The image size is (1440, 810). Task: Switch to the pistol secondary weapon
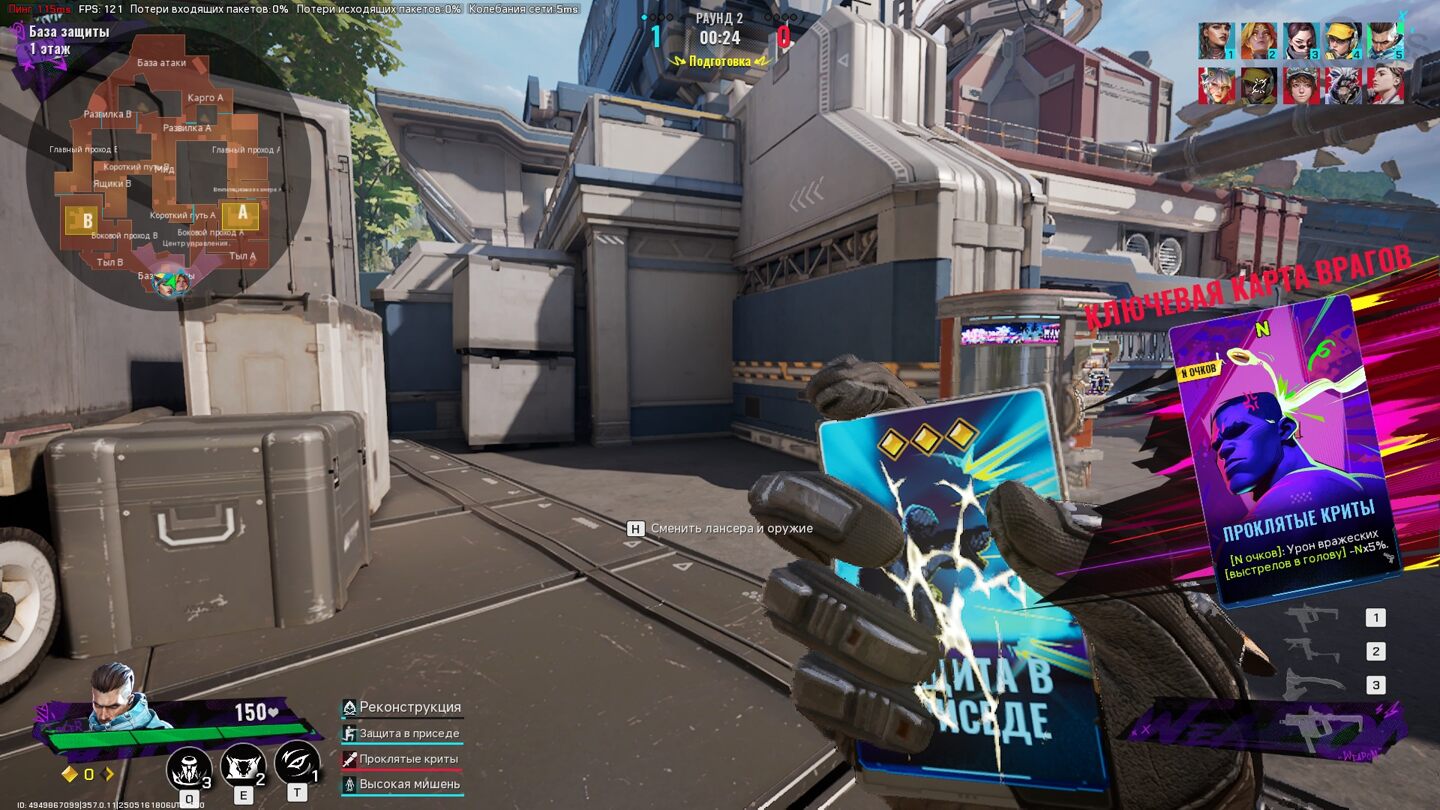coord(1312,652)
